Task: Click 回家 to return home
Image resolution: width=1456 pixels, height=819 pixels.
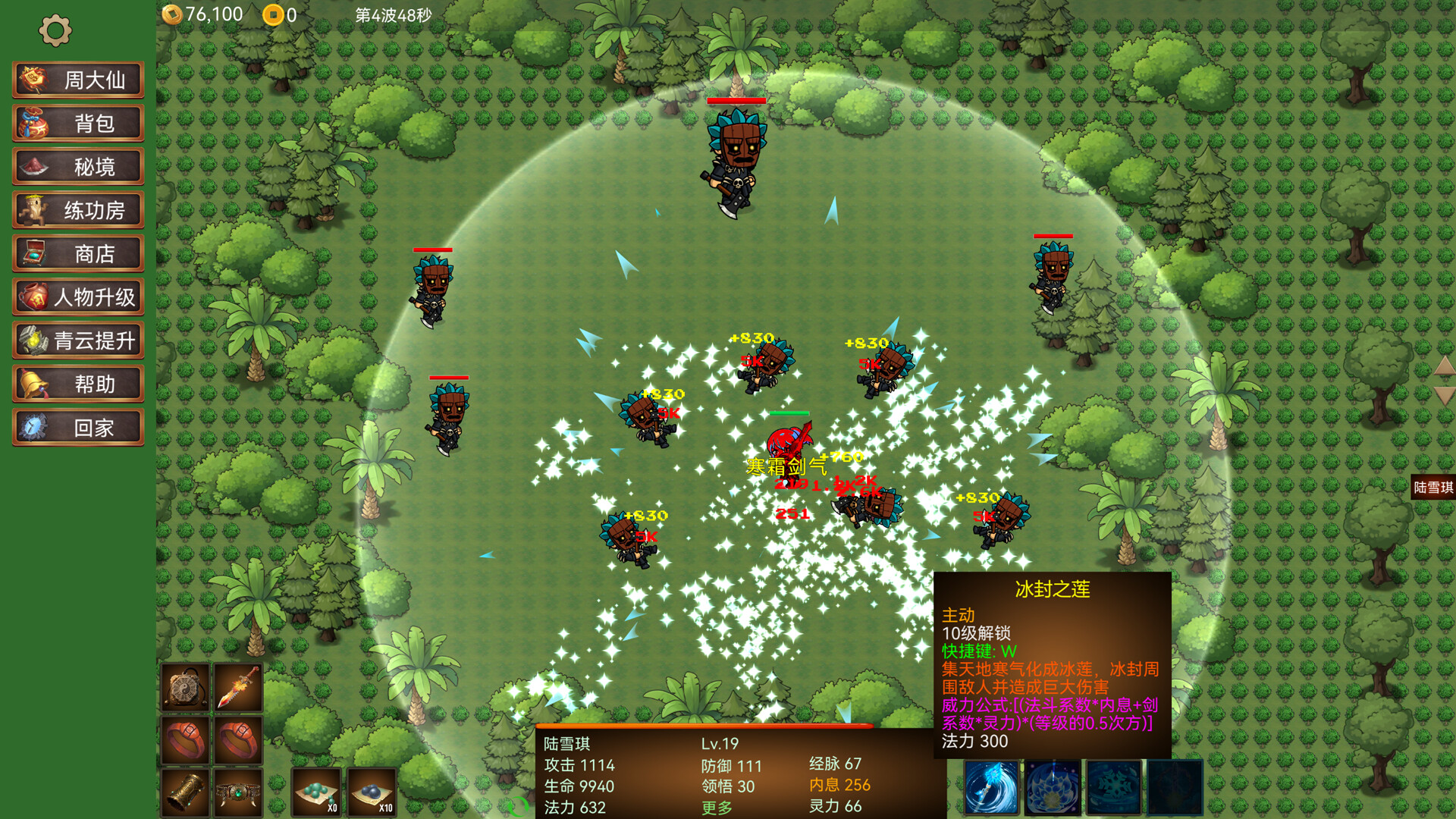Action: (x=78, y=428)
